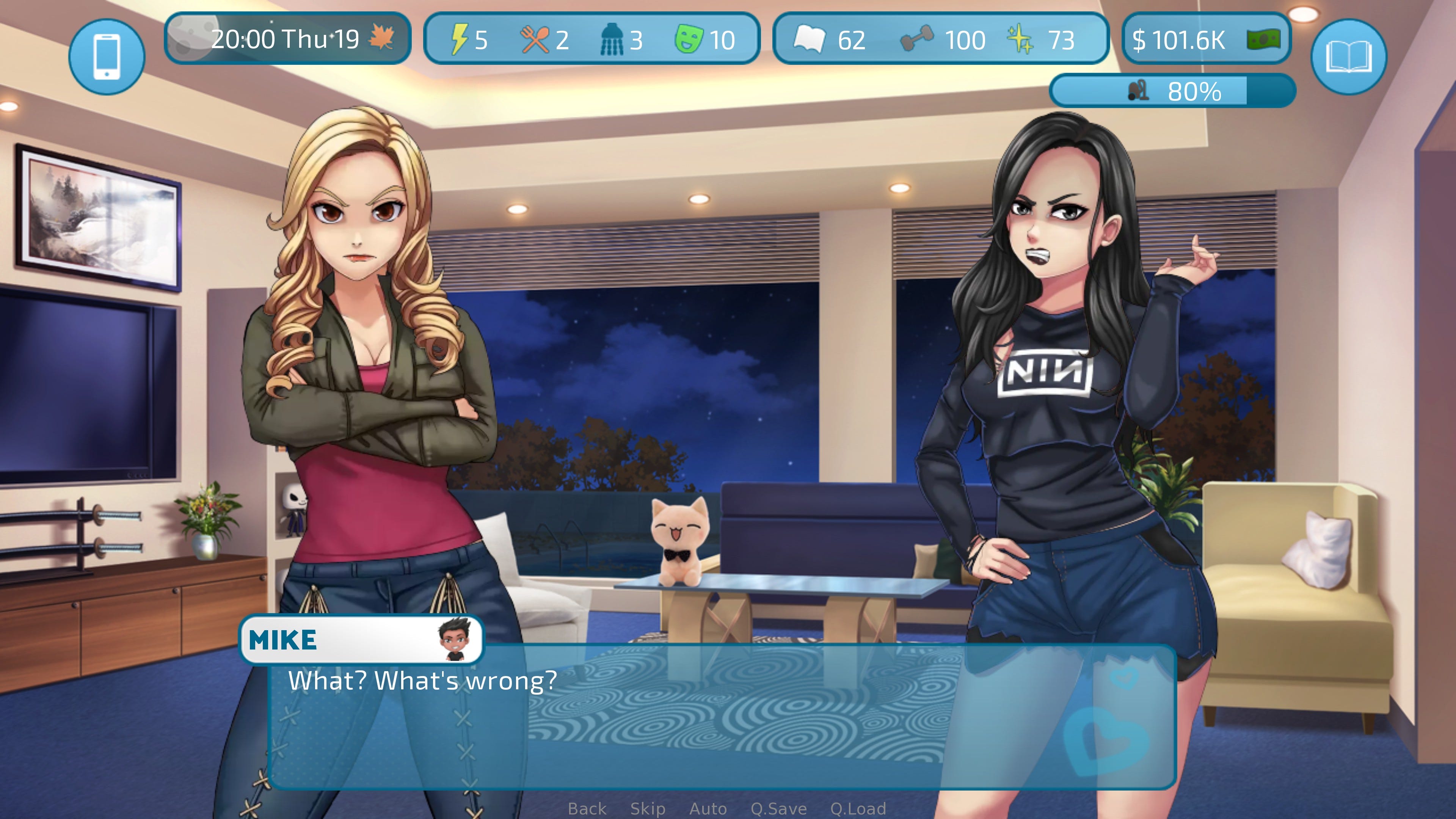Click Back to rewind dialogue
This screenshot has height=819, width=1456.
(588, 808)
